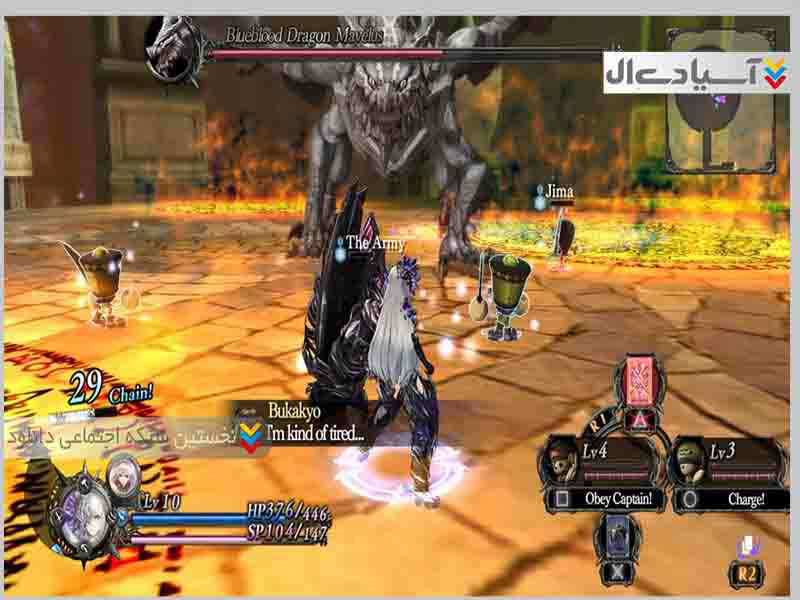Select the Lv4 soldier portrait
Screen dimensions: 800x600
pyautogui.click(x=561, y=462)
